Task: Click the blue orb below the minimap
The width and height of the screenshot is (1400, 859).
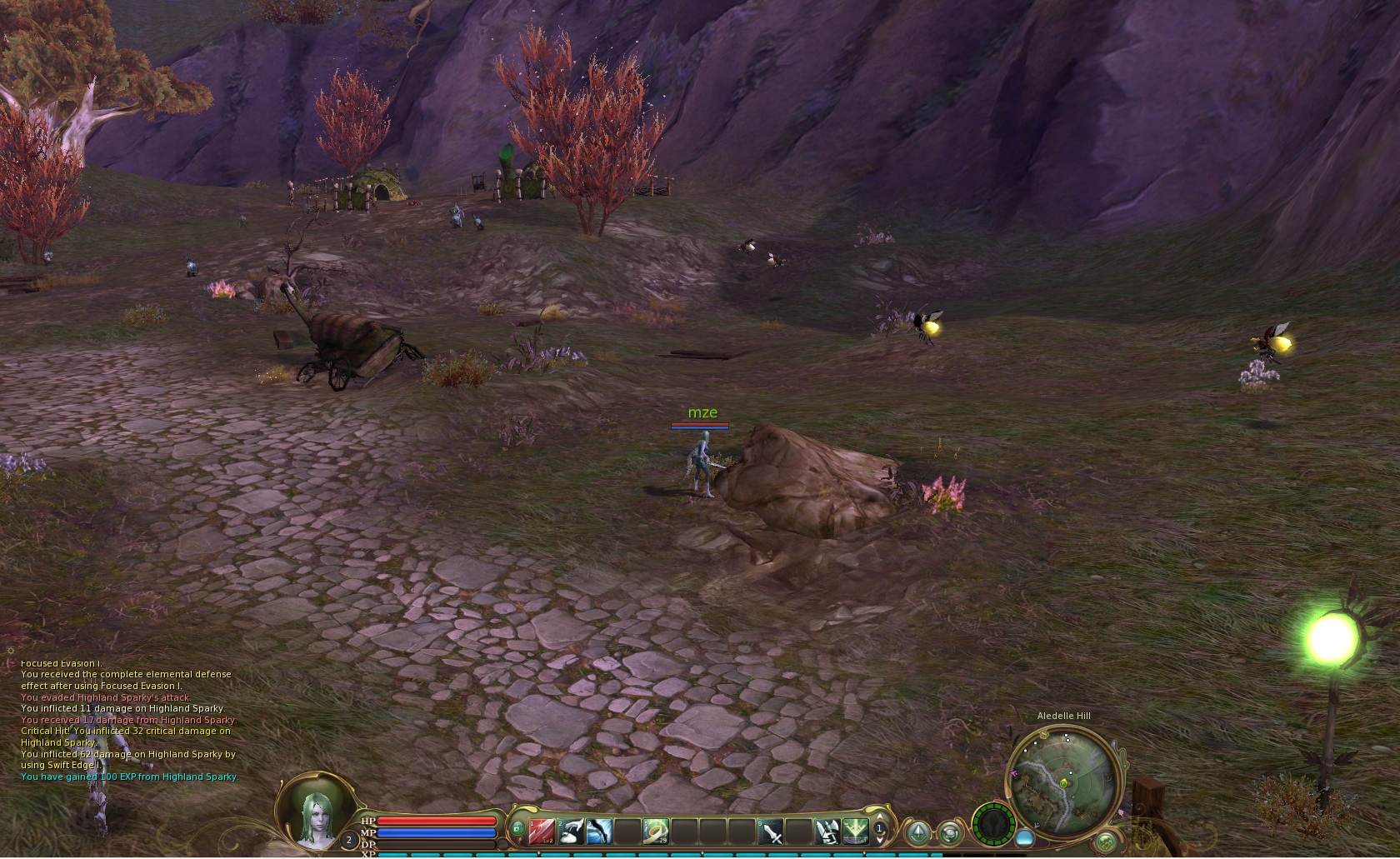Action: click(1025, 837)
